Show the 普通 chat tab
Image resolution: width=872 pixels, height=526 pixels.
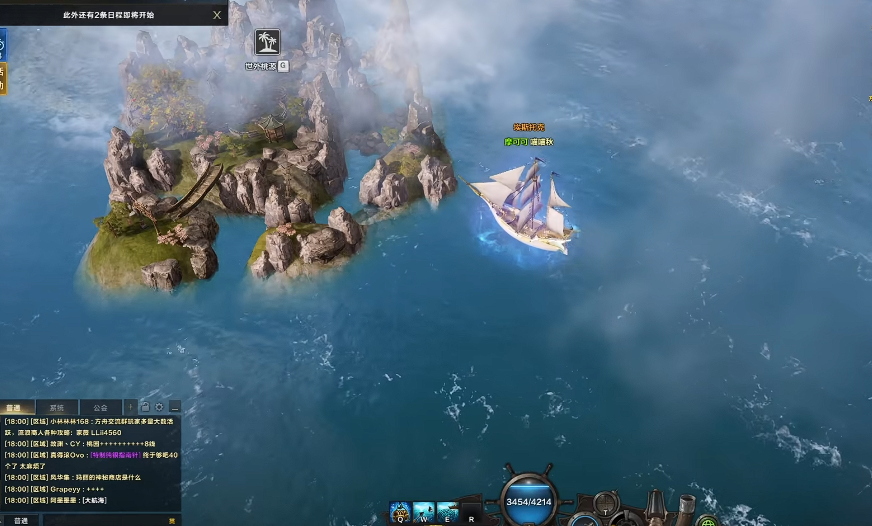tap(14, 408)
